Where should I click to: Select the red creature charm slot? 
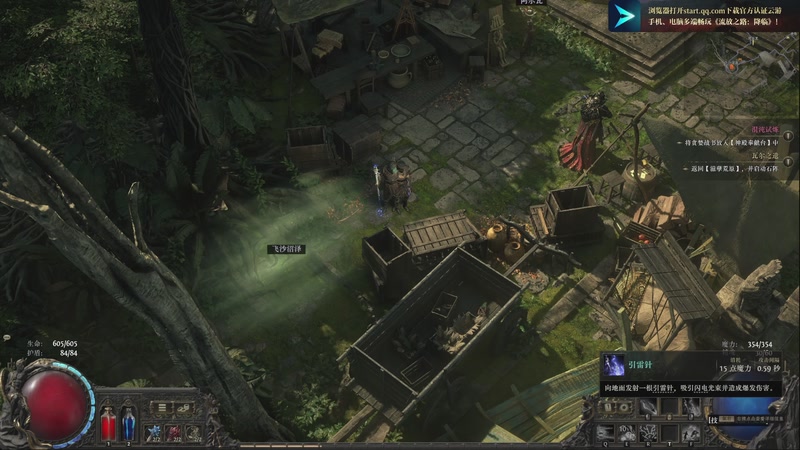pyautogui.click(x=175, y=431)
